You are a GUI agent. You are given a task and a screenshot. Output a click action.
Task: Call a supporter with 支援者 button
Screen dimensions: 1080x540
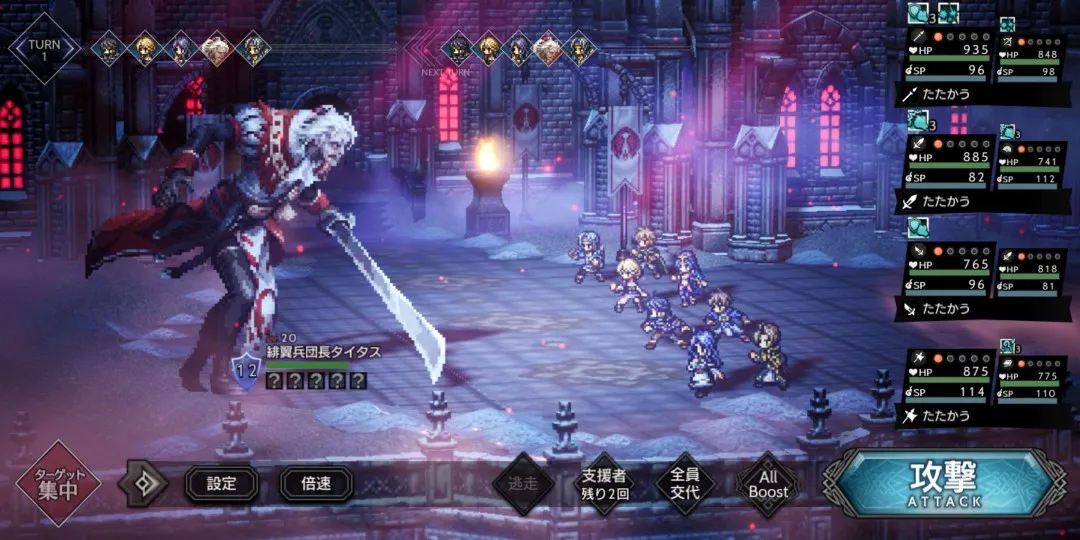pos(604,484)
